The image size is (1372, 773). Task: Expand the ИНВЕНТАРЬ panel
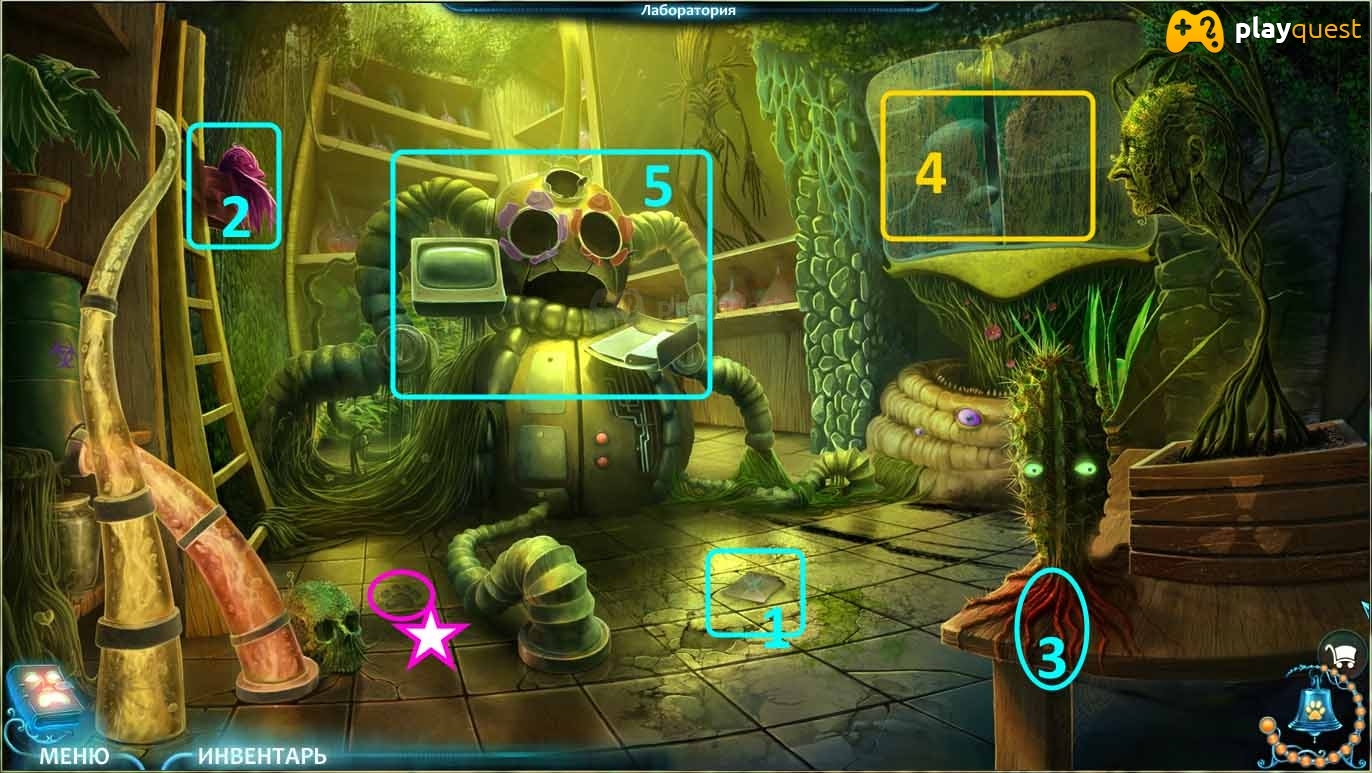tap(262, 755)
